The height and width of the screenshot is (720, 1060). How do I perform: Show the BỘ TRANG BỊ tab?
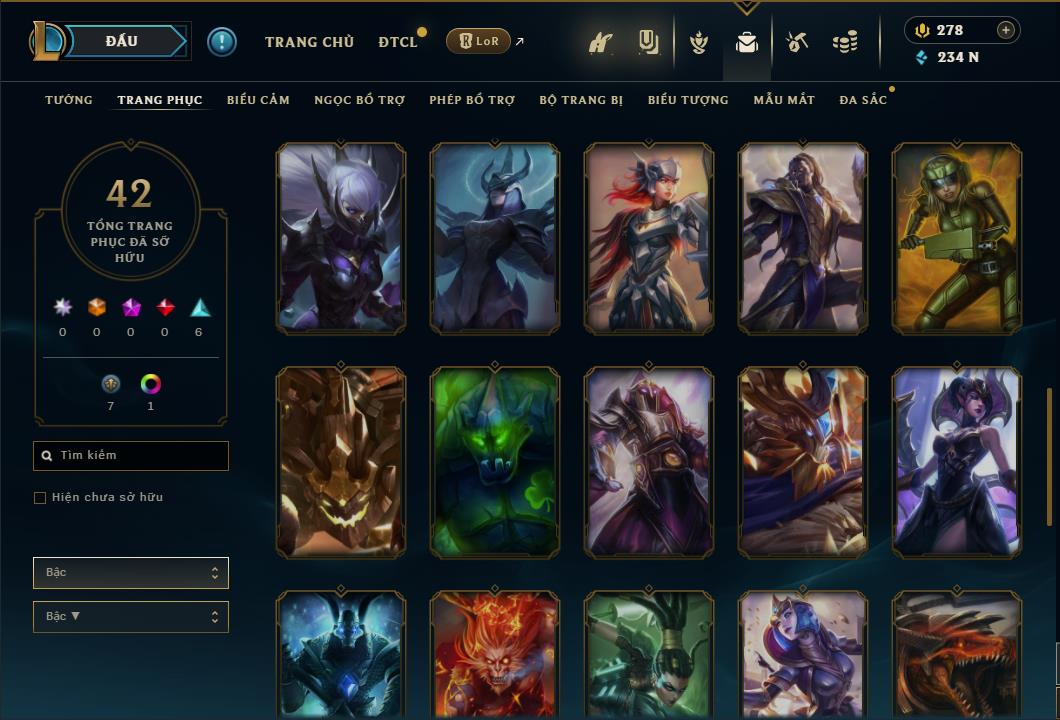581,100
